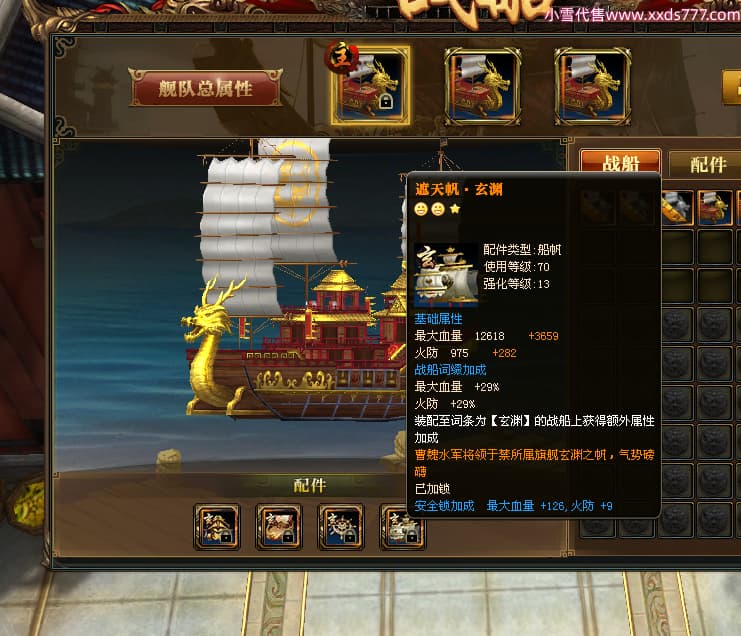Switch to the 战船 warship tab
Image resolution: width=741 pixels, height=636 pixels.
coord(620,164)
